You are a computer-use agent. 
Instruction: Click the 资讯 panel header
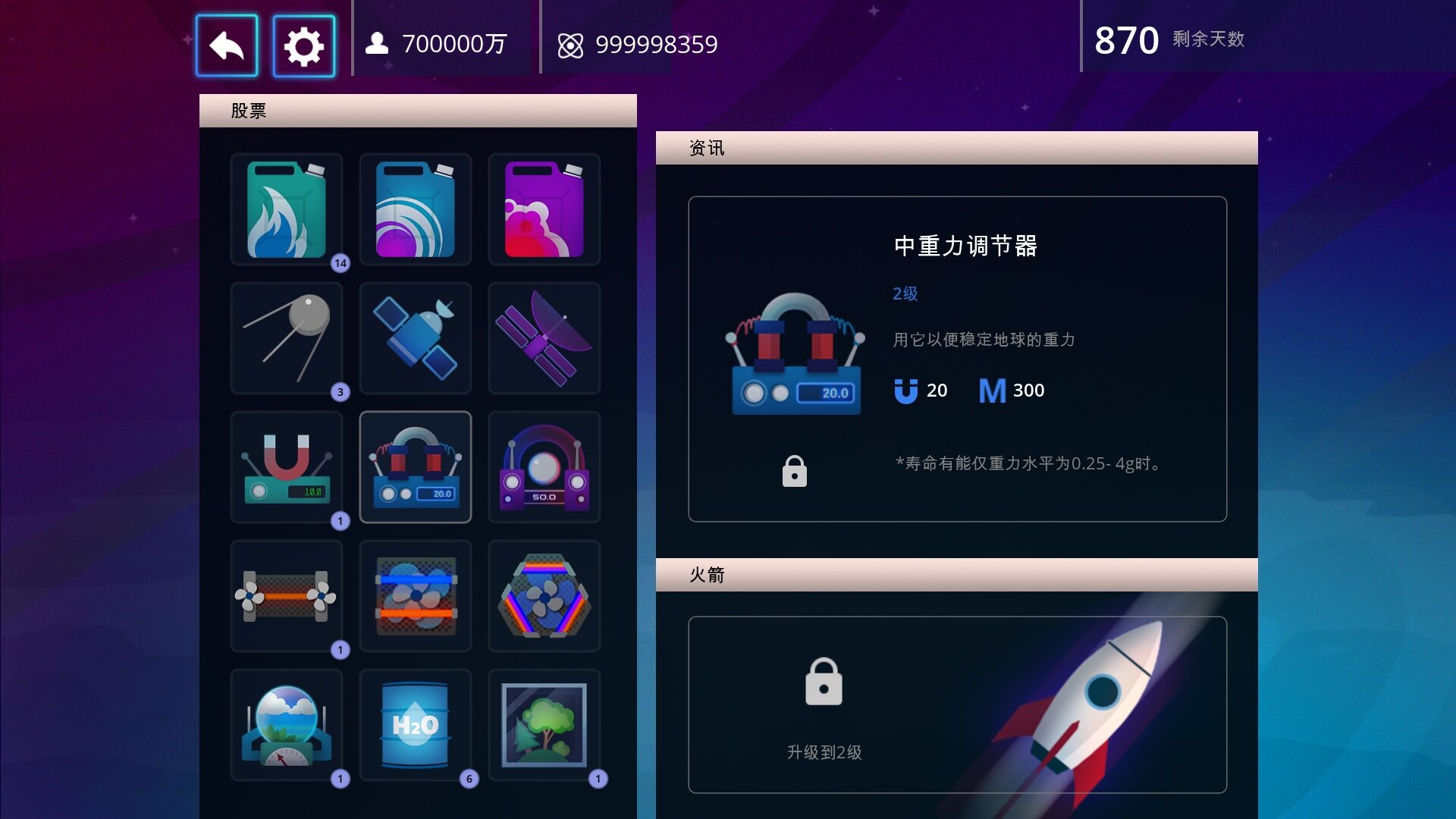[705, 147]
